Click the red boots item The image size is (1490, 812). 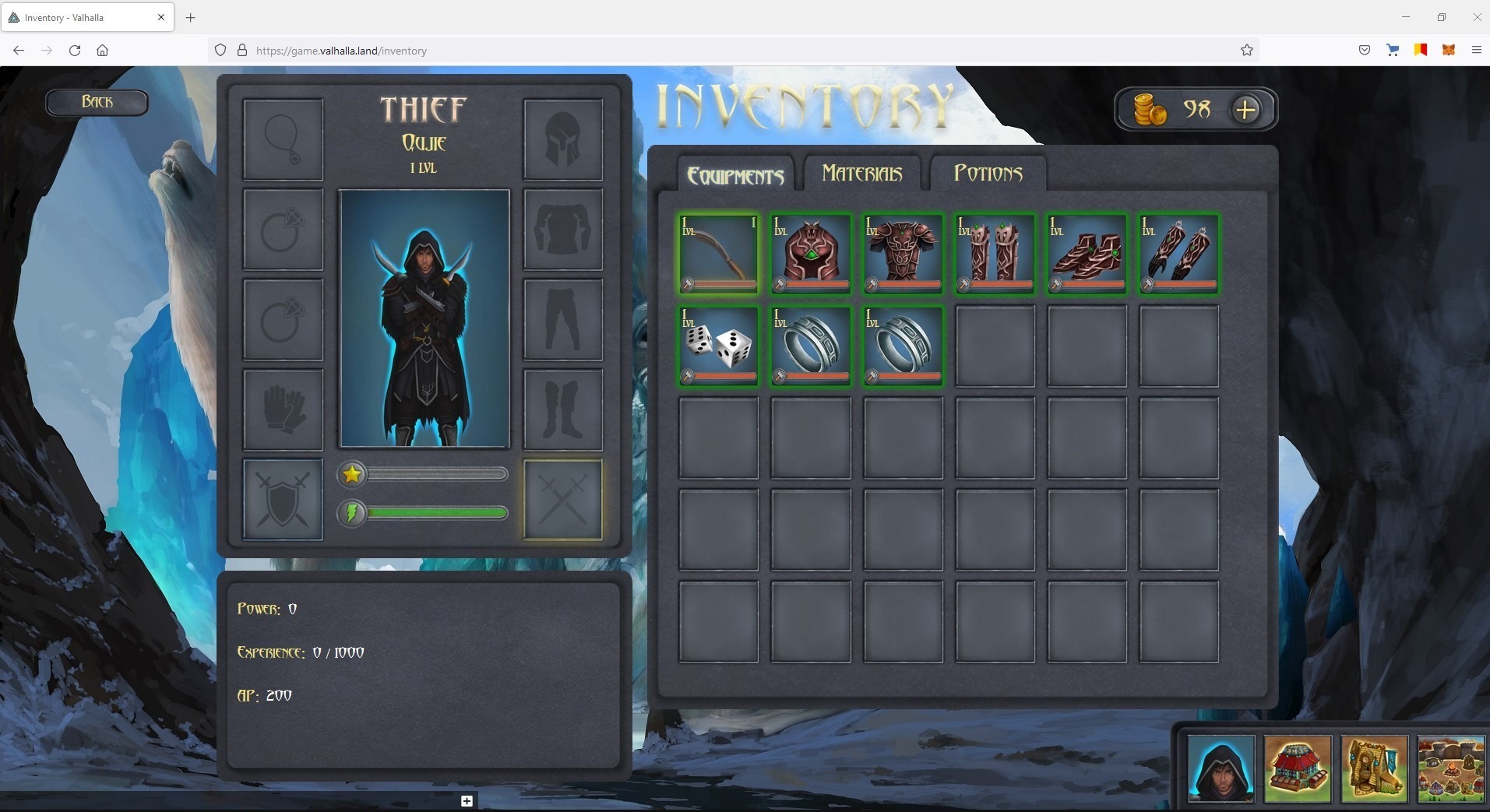click(1087, 254)
